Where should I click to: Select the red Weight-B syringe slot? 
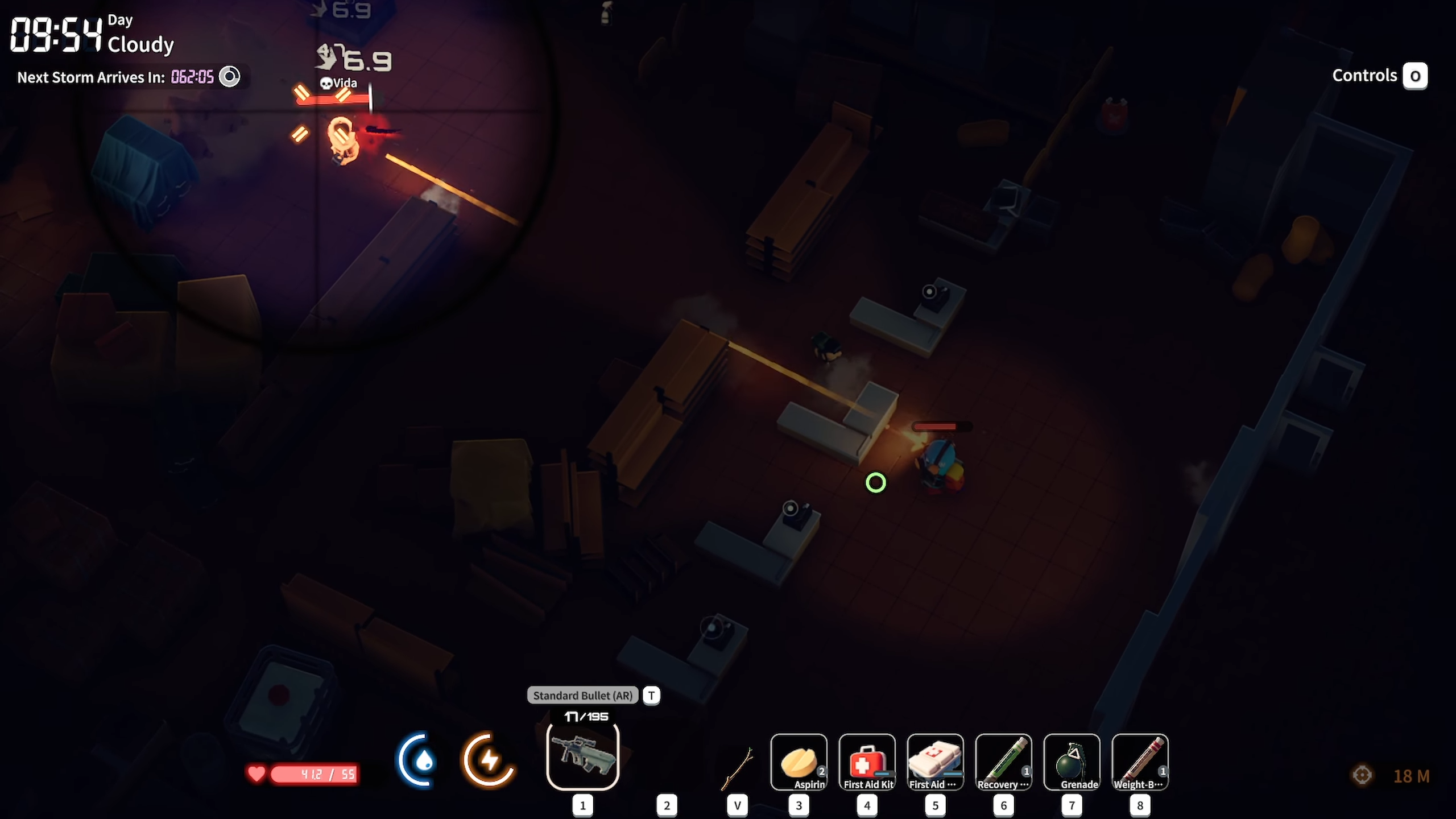(1140, 762)
